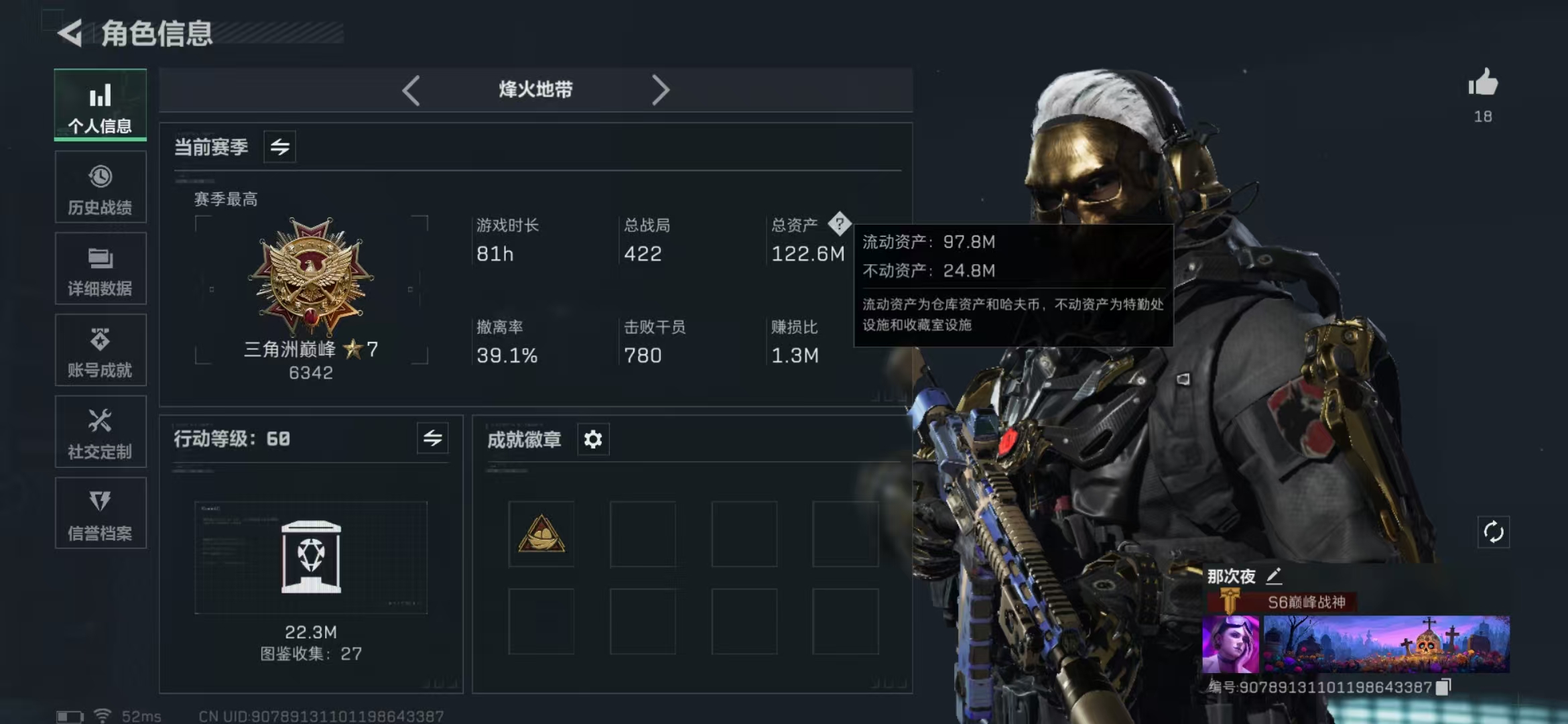Toggle the 当前赛季 swap button
Screen dimensions: 1568x724
tap(280, 147)
